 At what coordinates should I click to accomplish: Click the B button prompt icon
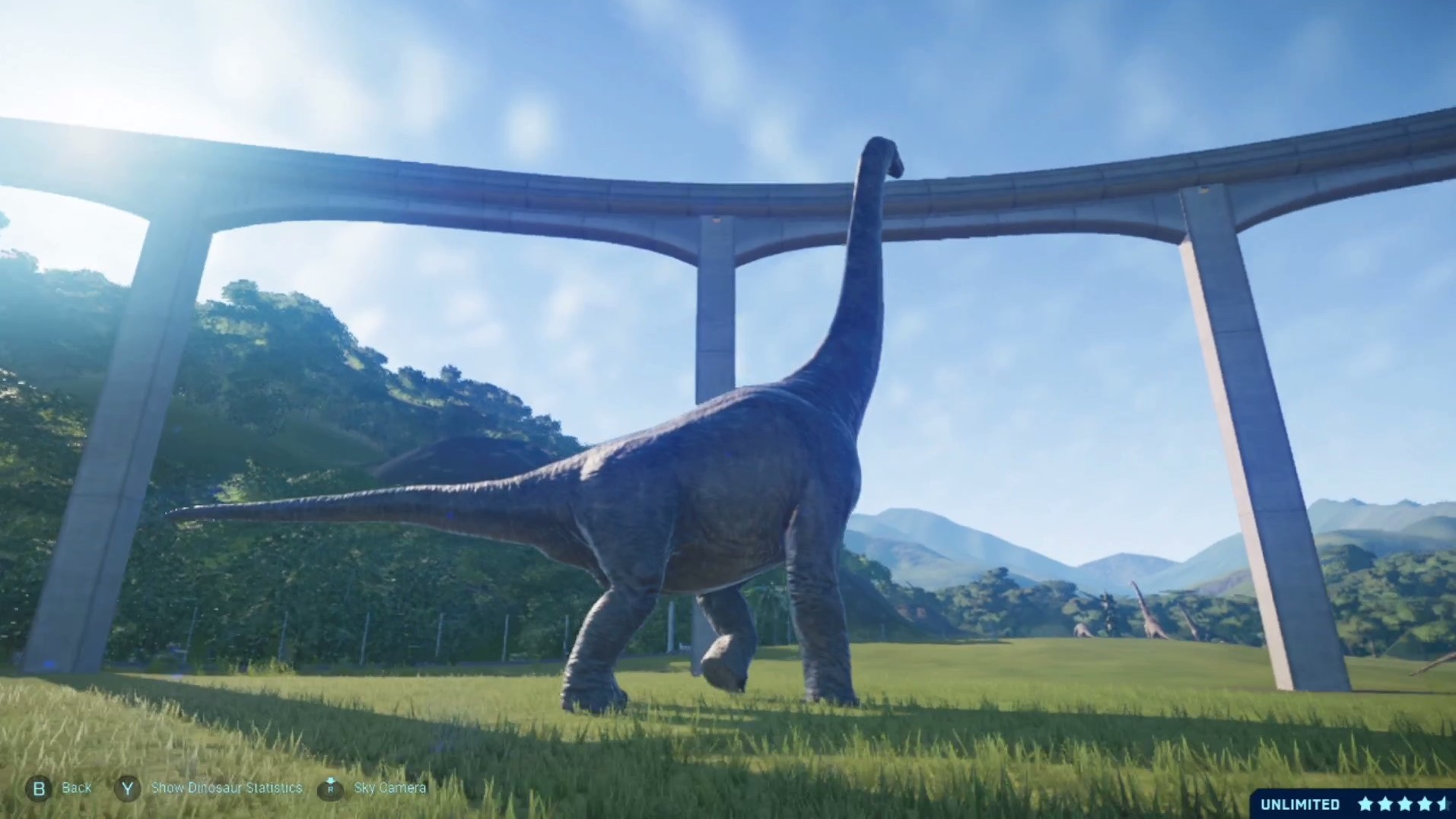coord(39,788)
